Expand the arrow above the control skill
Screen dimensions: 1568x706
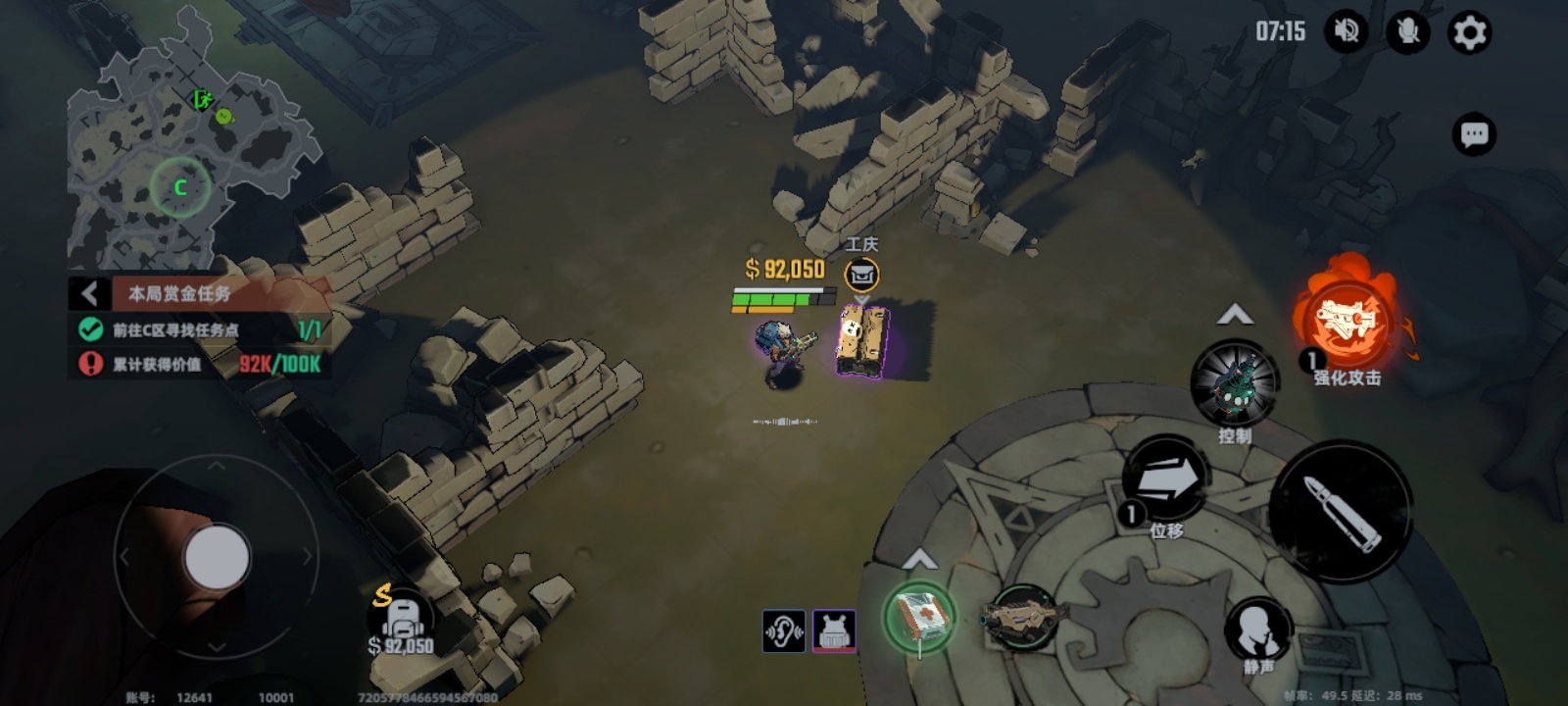coord(1234,315)
